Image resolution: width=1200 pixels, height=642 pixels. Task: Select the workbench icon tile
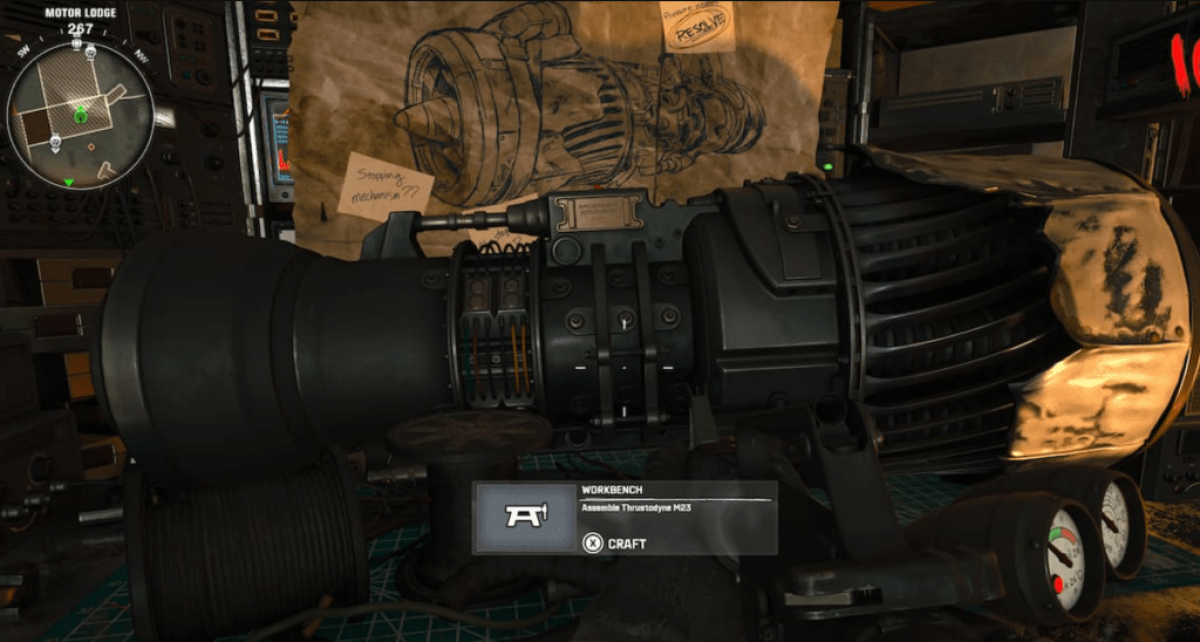[x=524, y=517]
